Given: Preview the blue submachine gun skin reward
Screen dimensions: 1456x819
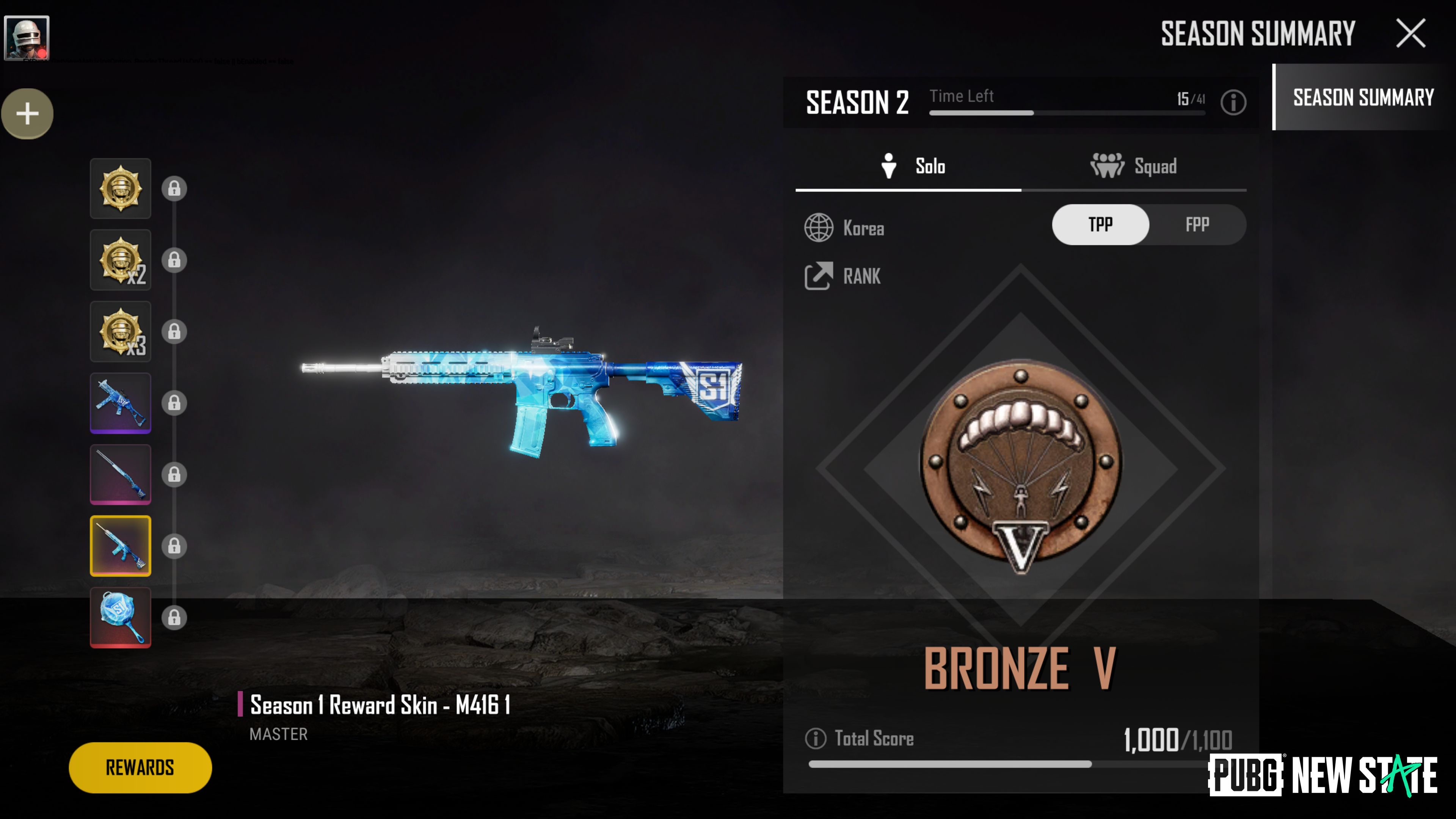Looking at the screenshot, I should (x=121, y=403).
